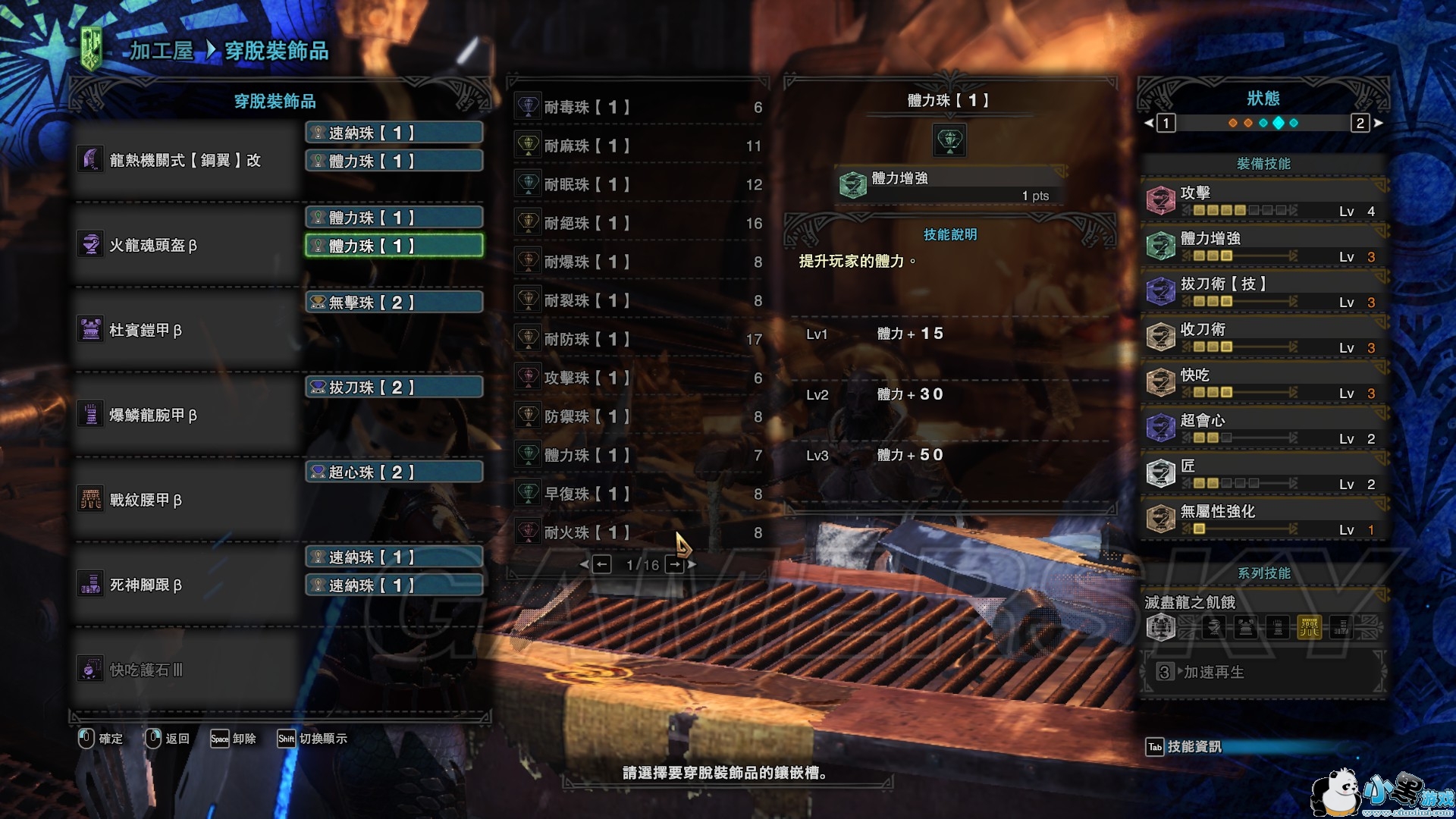The image size is (1456, 819).
Task: Choose the 龍熱機關式【鋼翼】改 weapon row
Action: click(x=186, y=160)
